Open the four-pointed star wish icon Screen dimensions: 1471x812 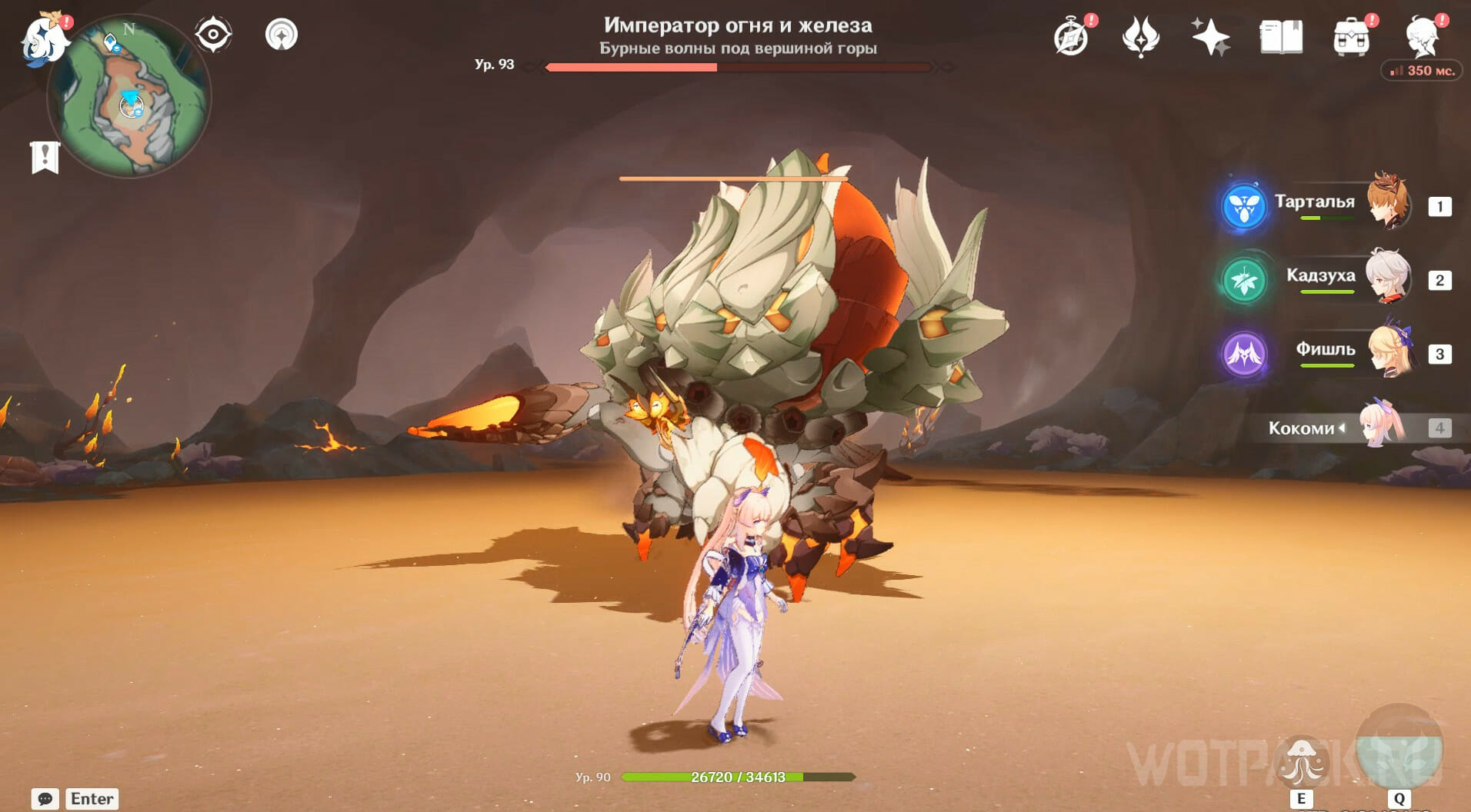point(1210,37)
